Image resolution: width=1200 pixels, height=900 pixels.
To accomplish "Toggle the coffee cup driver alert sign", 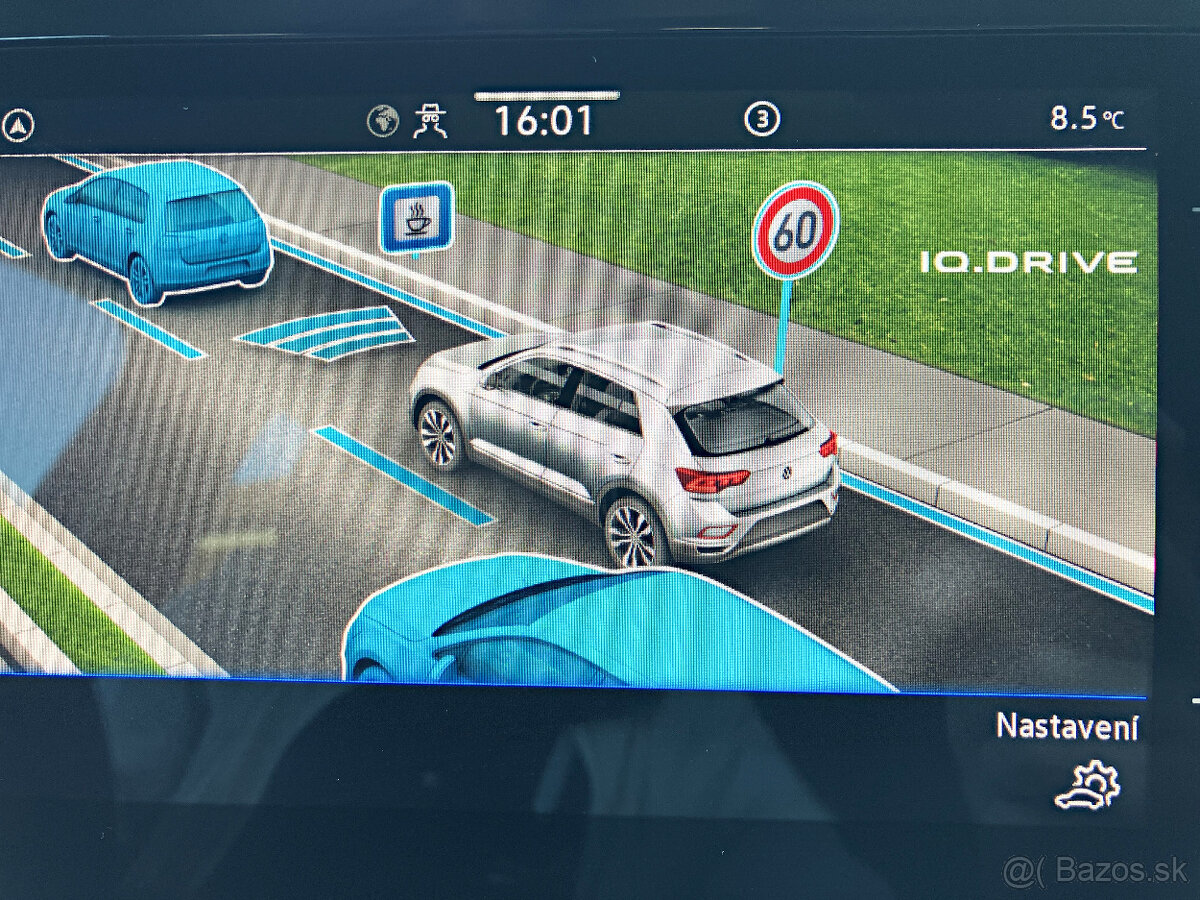I will [x=416, y=218].
